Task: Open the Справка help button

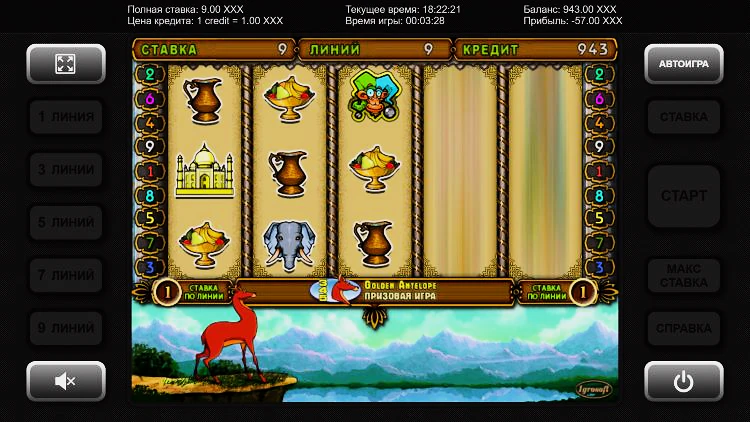Action: click(x=683, y=327)
